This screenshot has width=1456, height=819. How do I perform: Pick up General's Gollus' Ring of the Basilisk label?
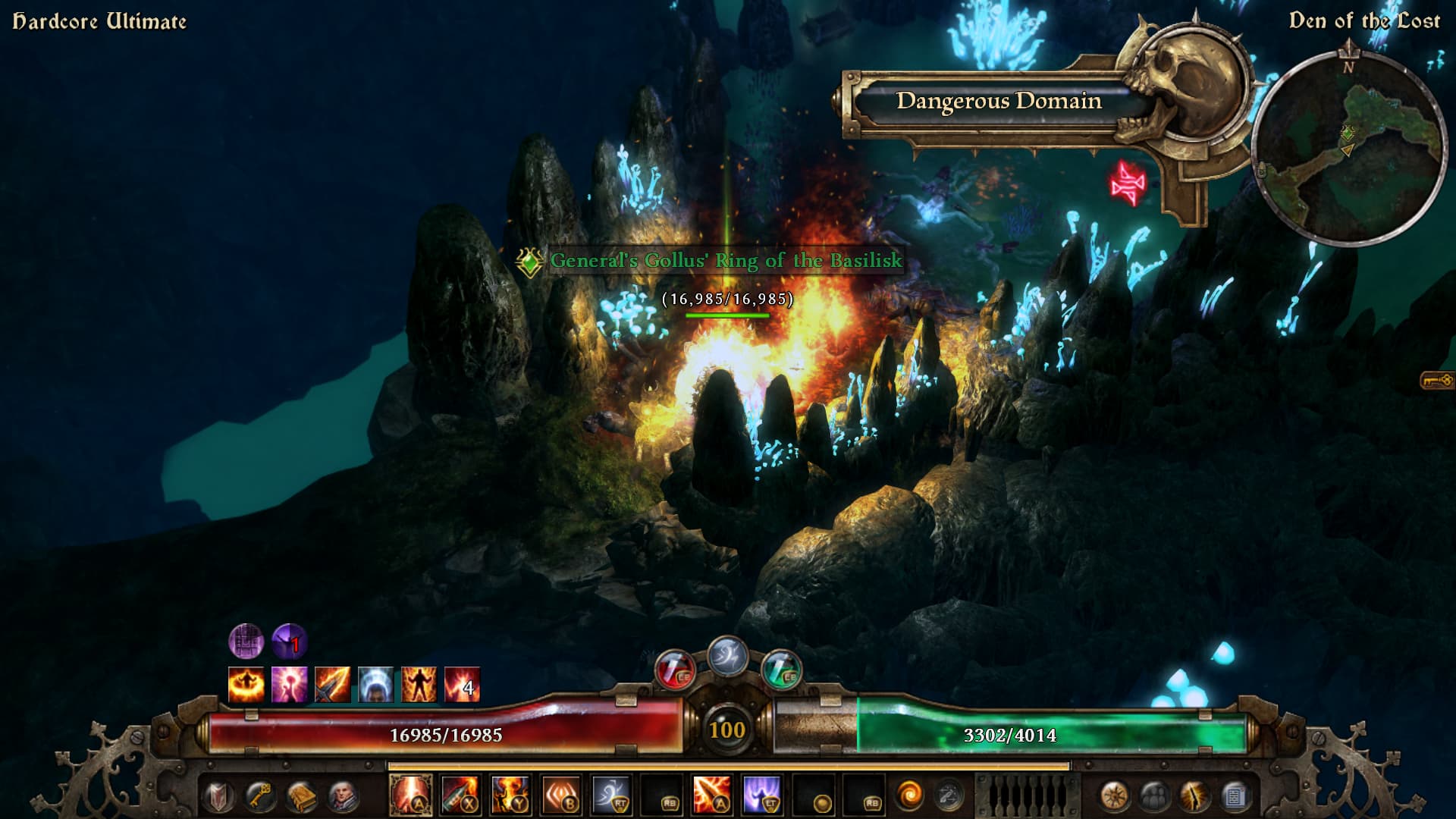pyautogui.click(x=726, y=261)
